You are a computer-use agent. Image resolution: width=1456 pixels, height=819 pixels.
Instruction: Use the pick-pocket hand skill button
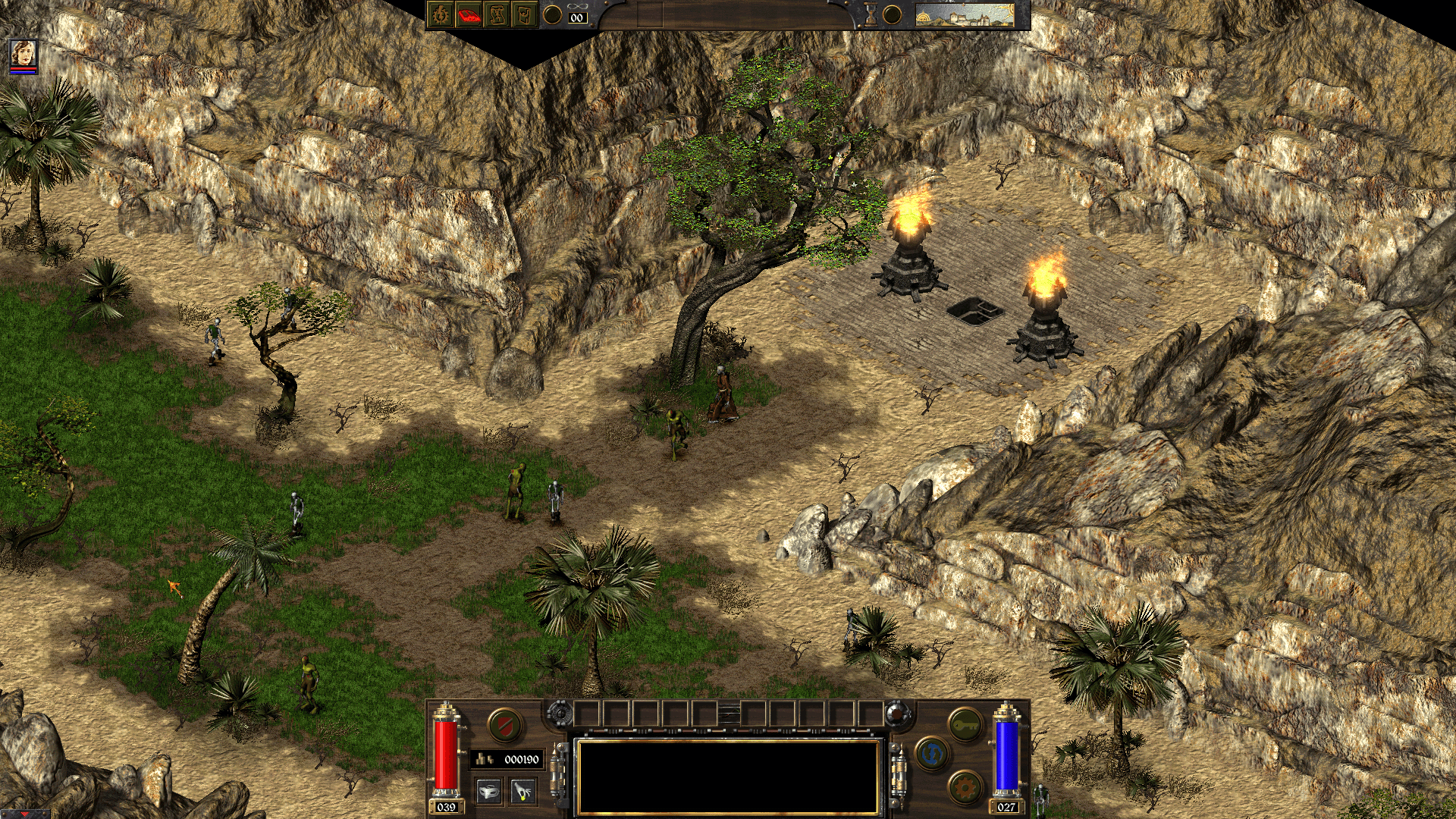tap(522, 792)
